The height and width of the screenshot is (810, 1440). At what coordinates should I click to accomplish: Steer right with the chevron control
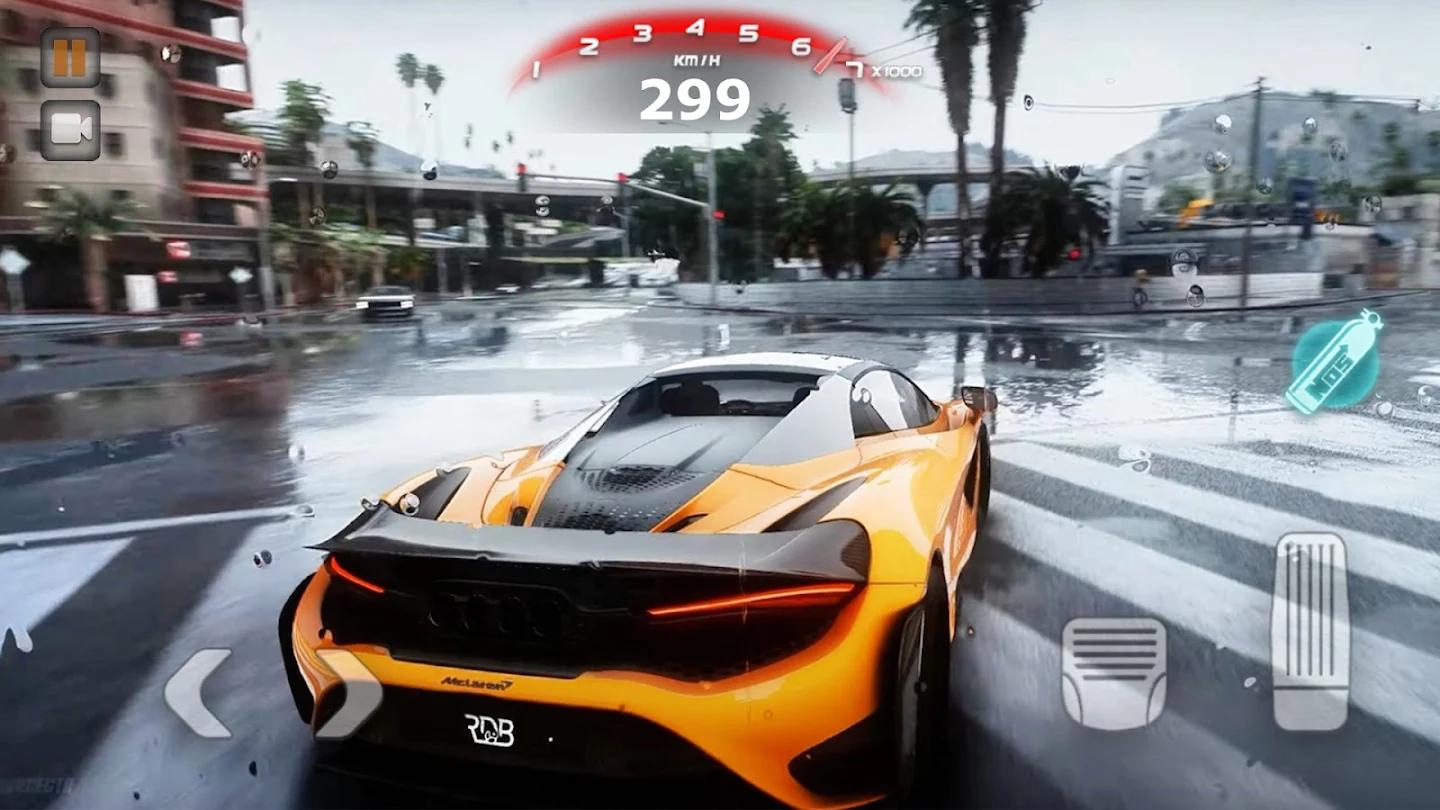click(x=350, y=695)
